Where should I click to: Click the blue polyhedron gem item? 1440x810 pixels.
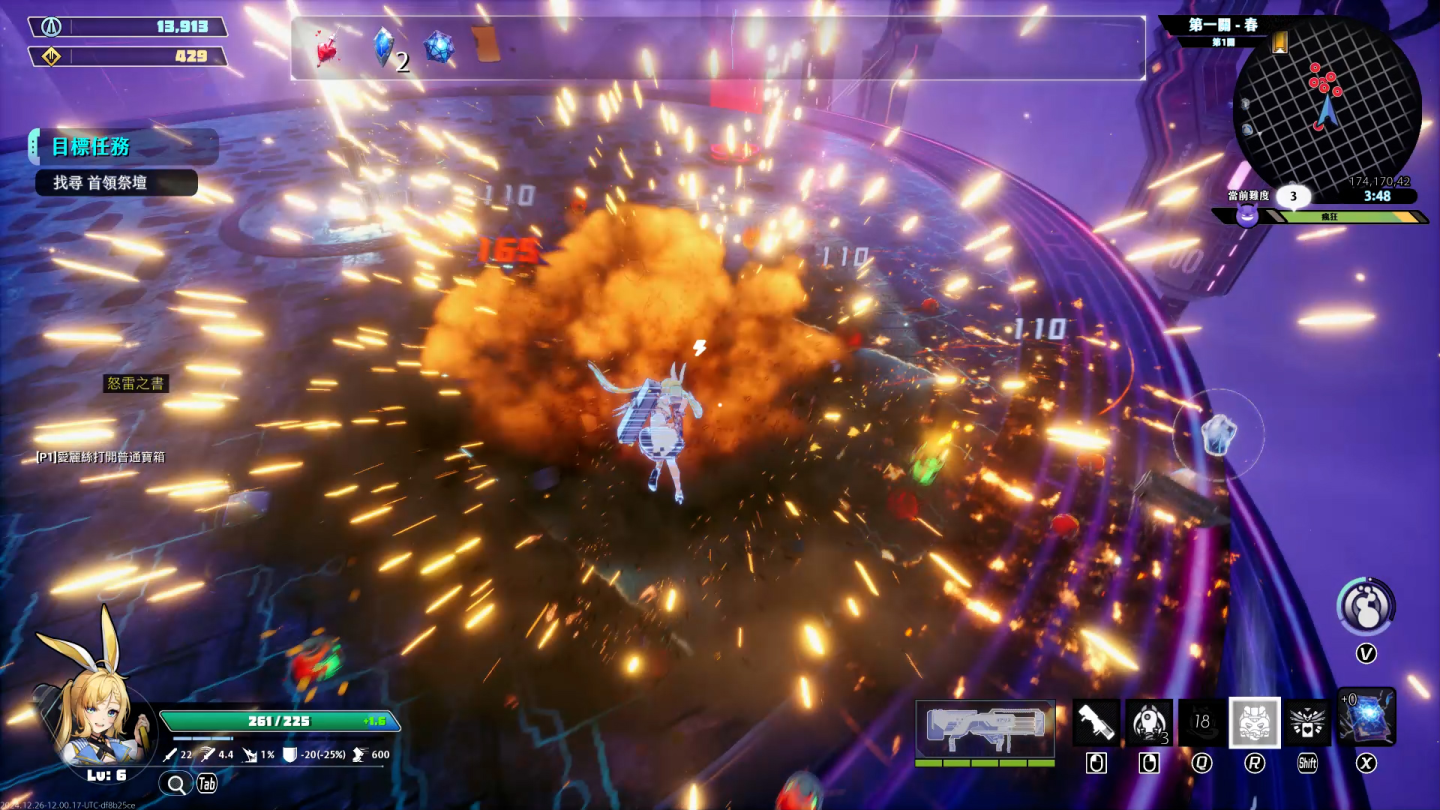[x=439, y=47]
